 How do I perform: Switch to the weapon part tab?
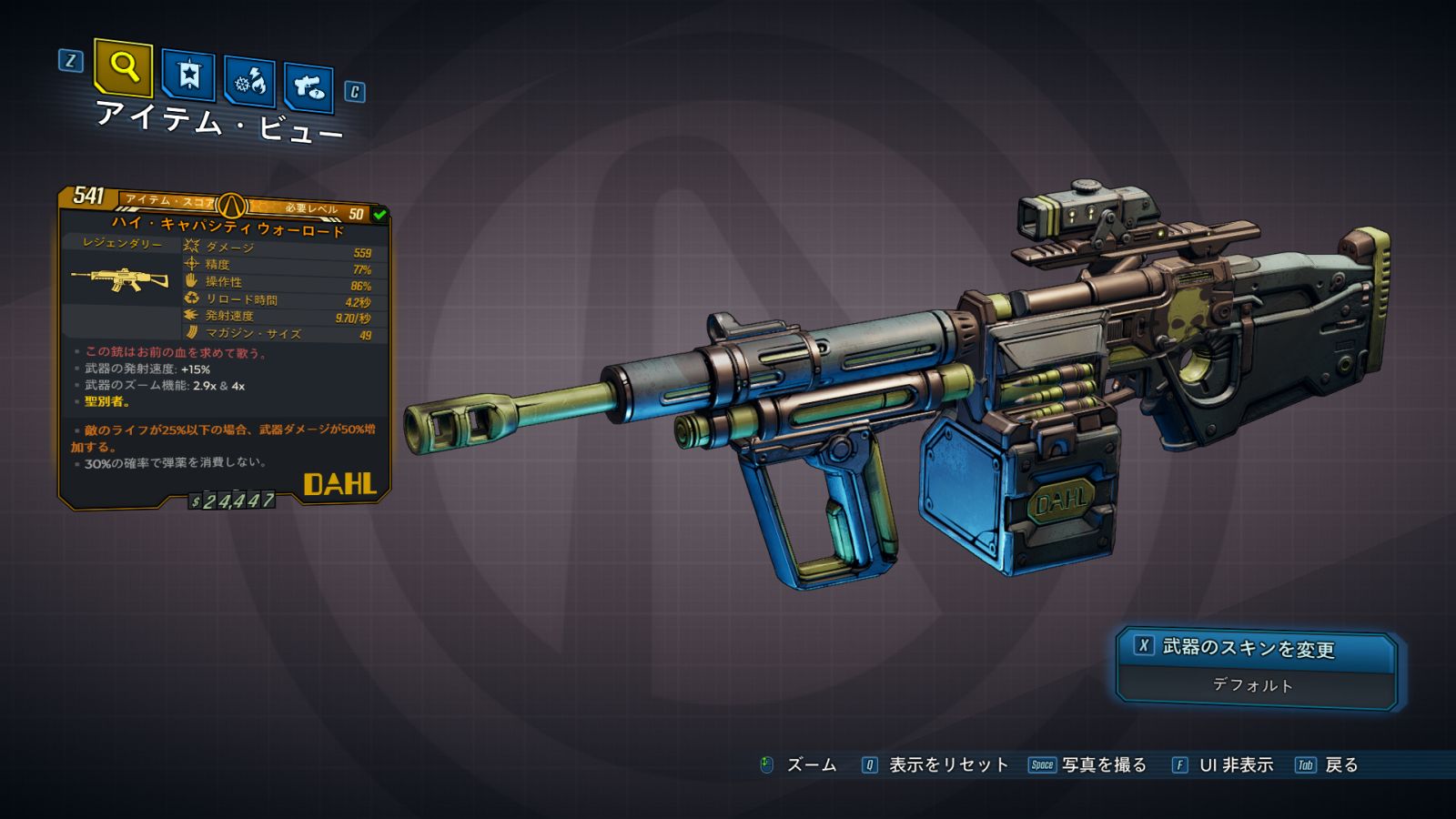pos(308,88)
